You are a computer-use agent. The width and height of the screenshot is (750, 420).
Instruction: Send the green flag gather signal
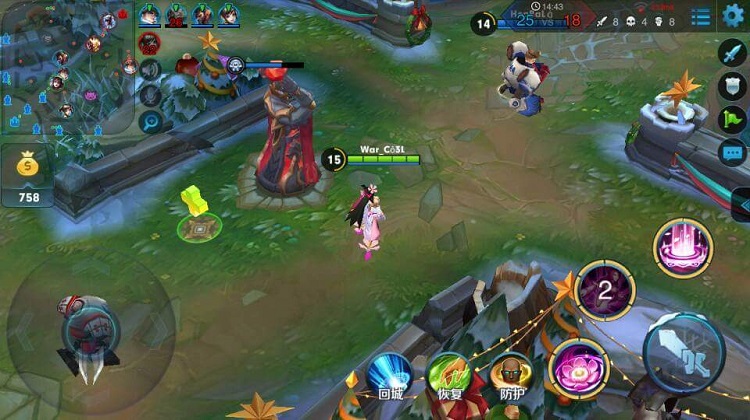[733, 120]
